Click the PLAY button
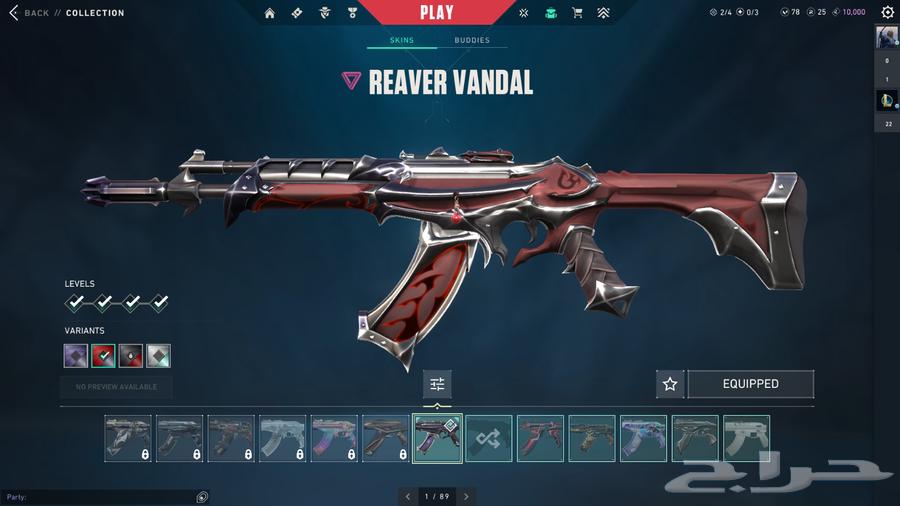 [x=436, y=13]
